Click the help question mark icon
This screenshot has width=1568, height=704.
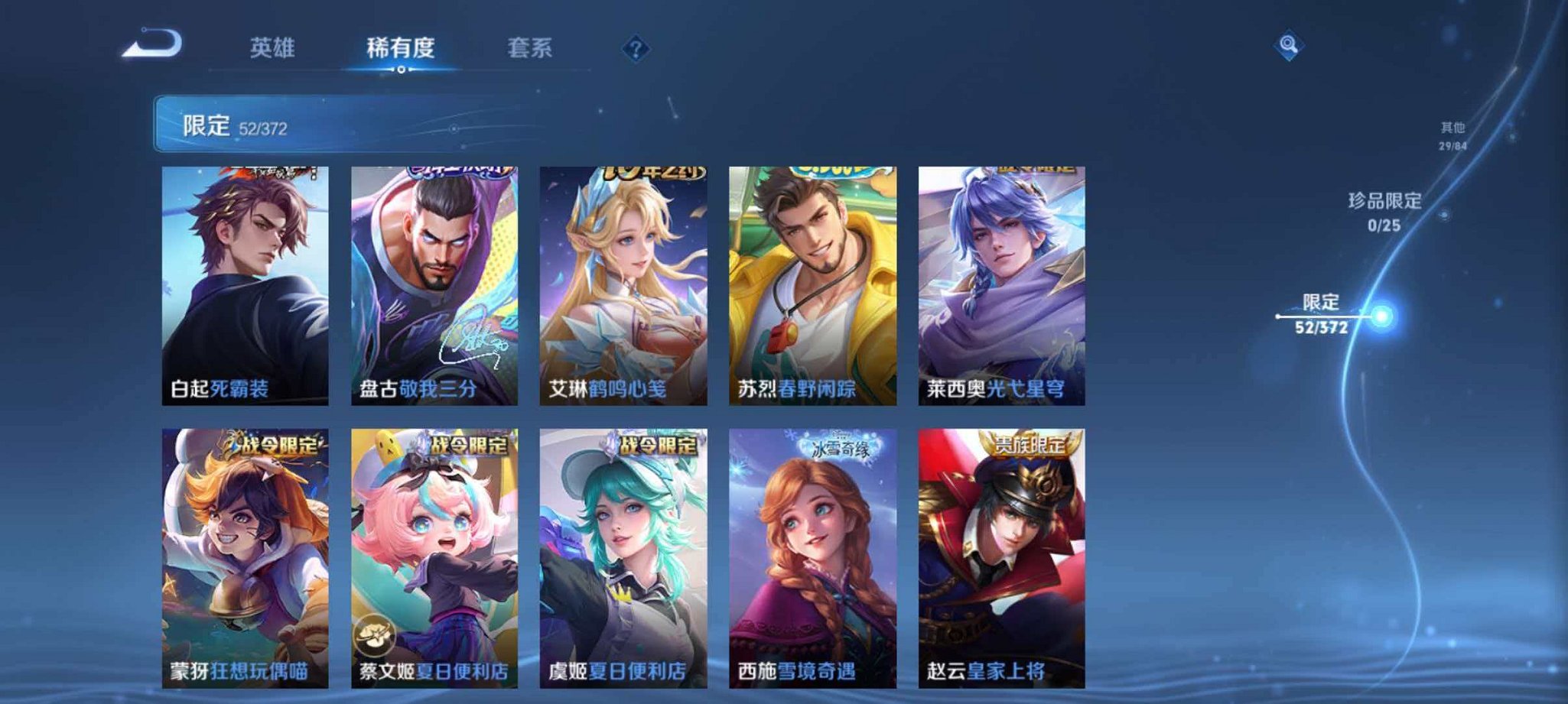[635, 48]
